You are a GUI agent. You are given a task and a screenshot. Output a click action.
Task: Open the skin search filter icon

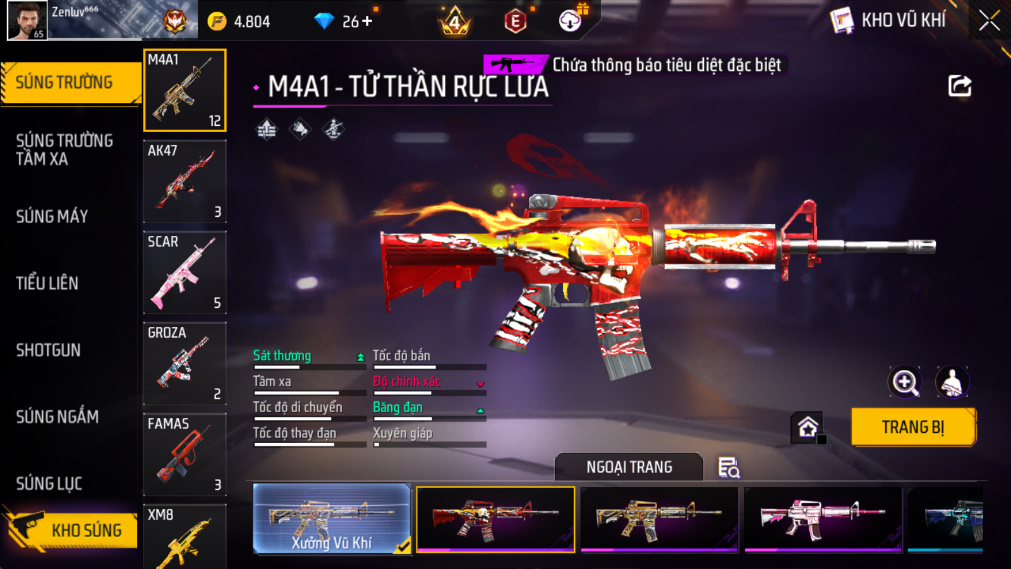click(x=728, y=467)
